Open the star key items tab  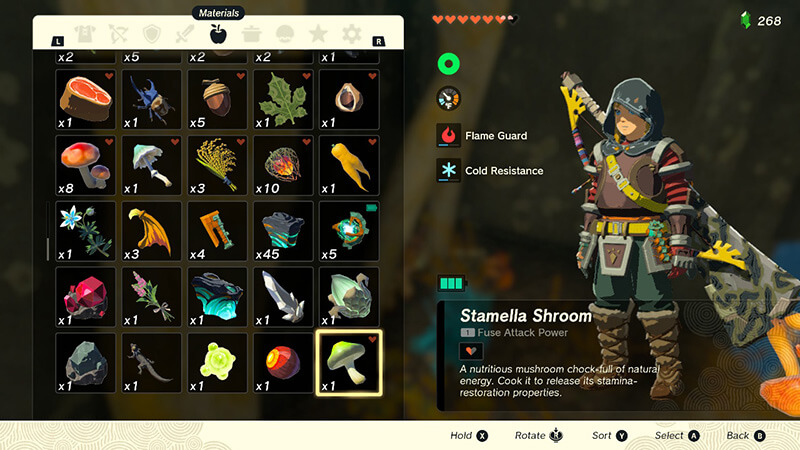318,34
